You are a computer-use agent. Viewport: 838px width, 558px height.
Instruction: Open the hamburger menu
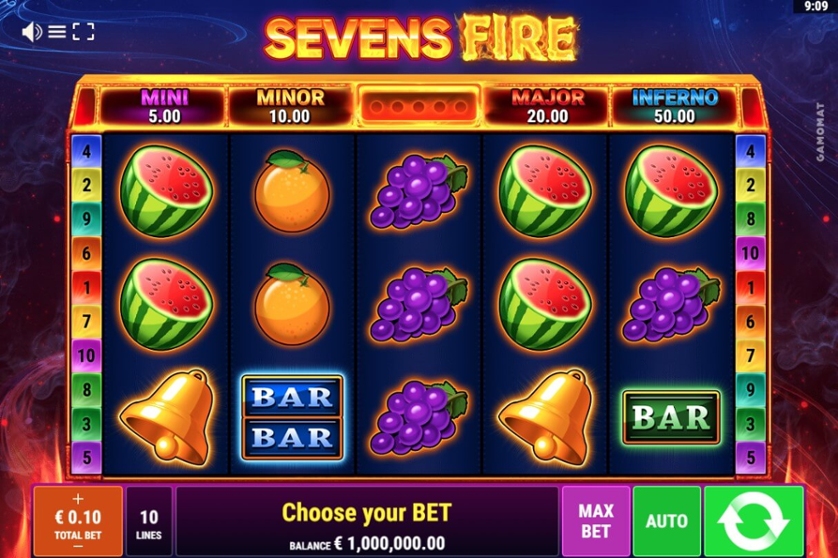point(57,32)
